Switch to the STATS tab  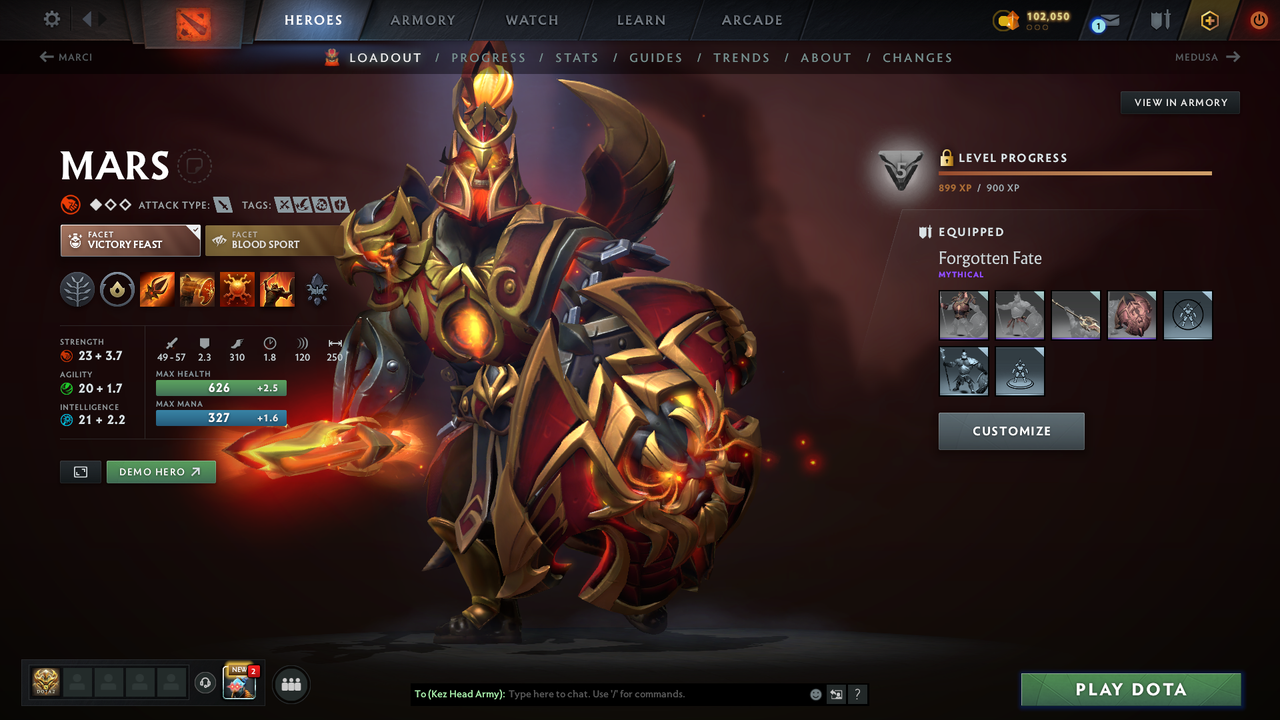coord(577,57)
